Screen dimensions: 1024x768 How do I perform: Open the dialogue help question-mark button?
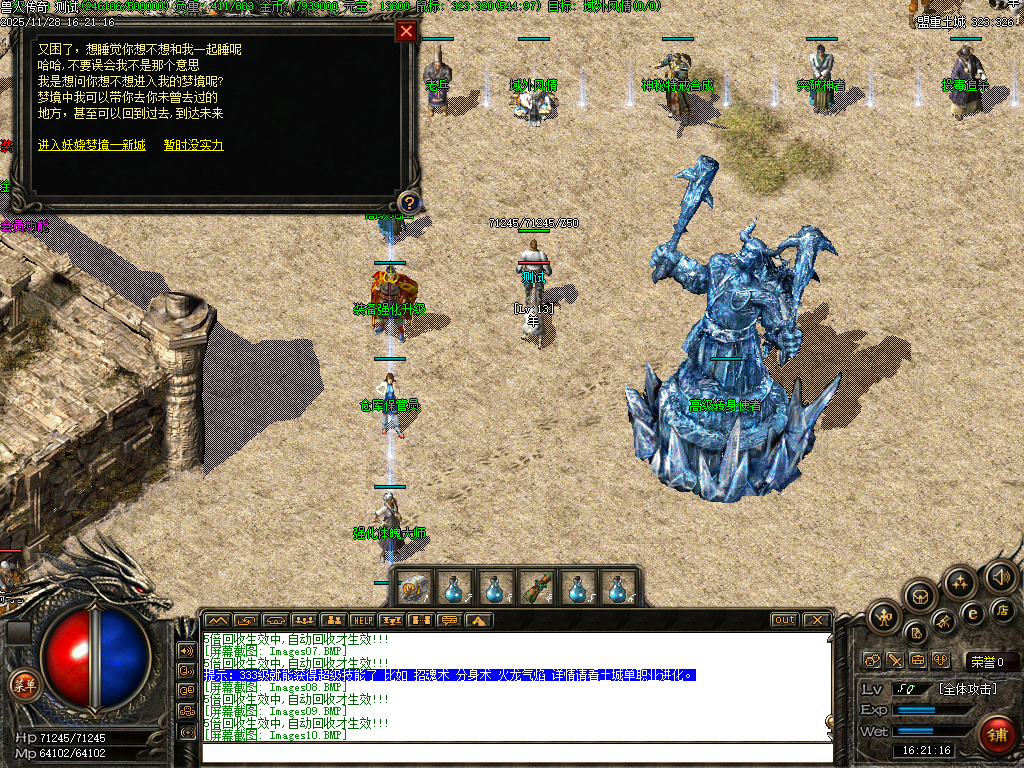click(406, 201)
